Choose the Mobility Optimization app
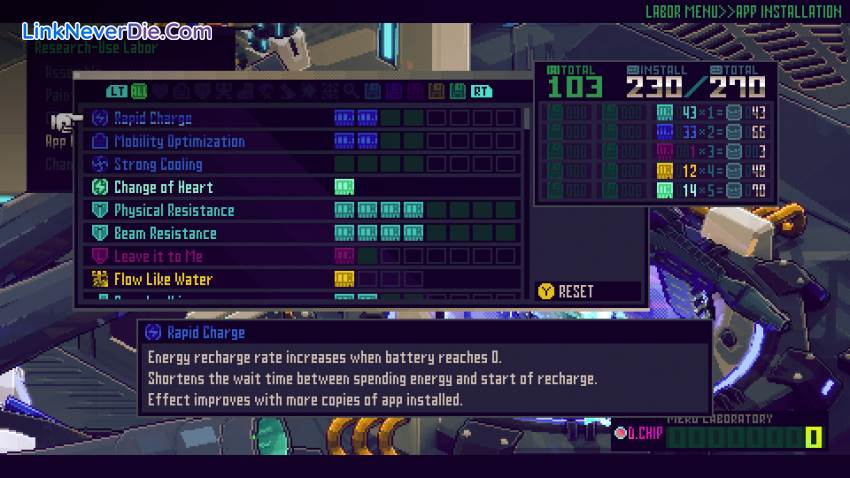This screenshot has height=478, width=850. [x=178, y=141]
